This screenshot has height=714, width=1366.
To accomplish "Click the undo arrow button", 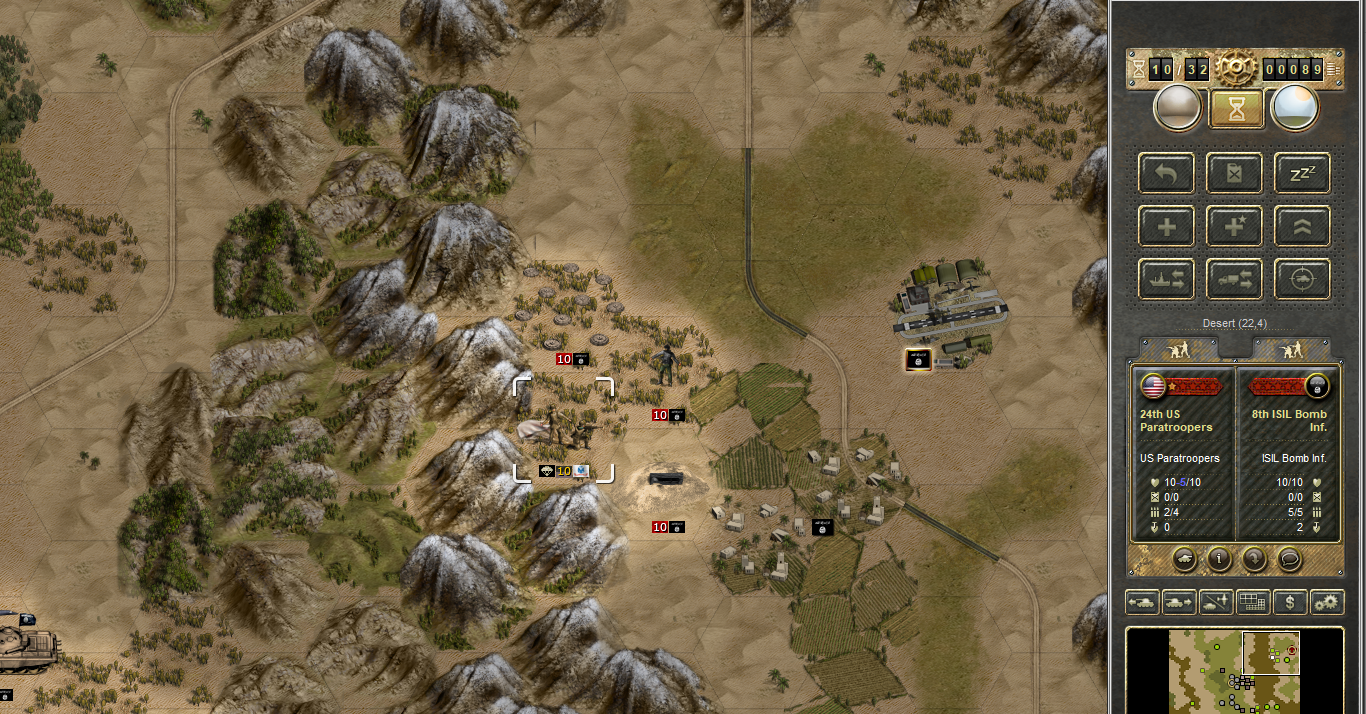I will pos(1167,173).
